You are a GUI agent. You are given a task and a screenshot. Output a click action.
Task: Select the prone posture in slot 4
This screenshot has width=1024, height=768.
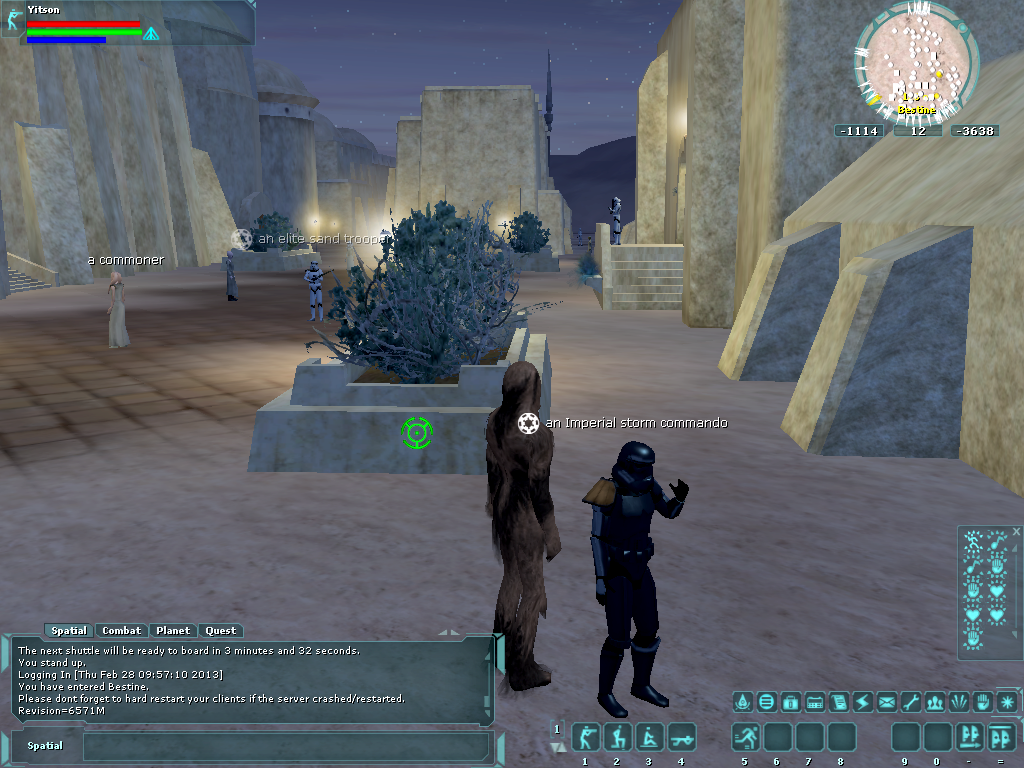(x=682, y=738)
